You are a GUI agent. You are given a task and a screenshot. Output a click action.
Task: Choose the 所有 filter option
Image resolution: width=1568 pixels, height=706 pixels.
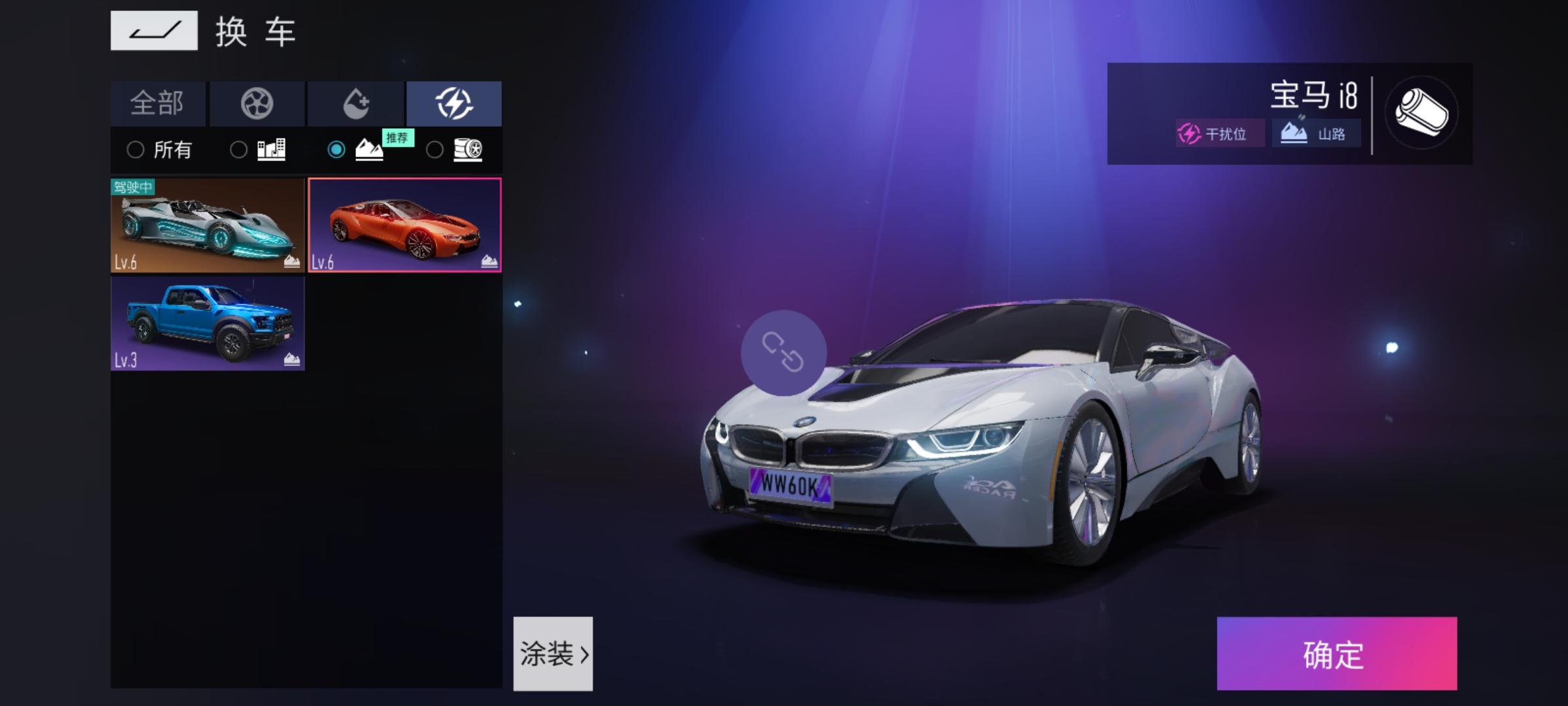pyautogui.click(x=159, y=150)
